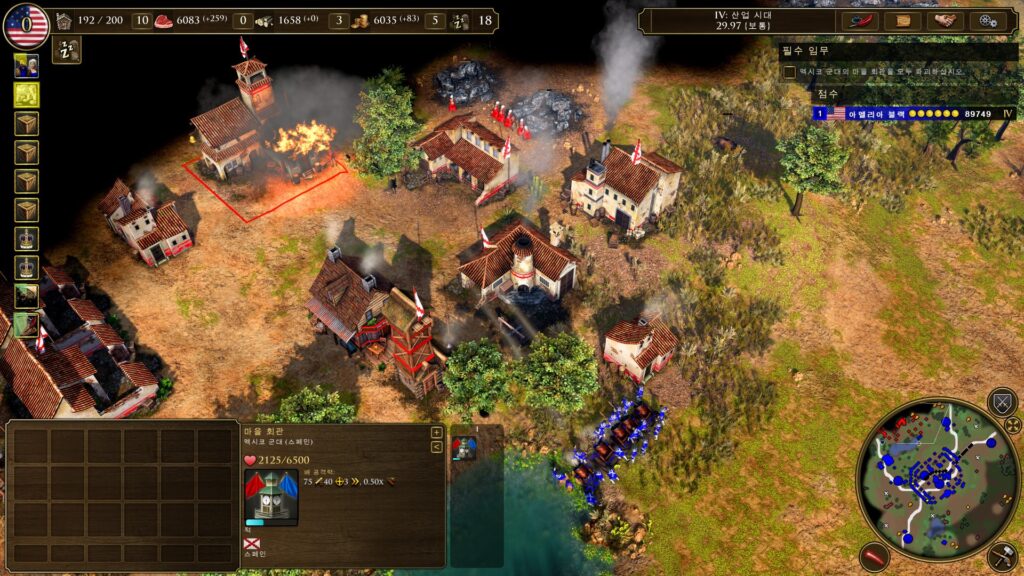Select the player score row showing 89749
This screenshot has width=1024, height=576.
click(915, 114)
